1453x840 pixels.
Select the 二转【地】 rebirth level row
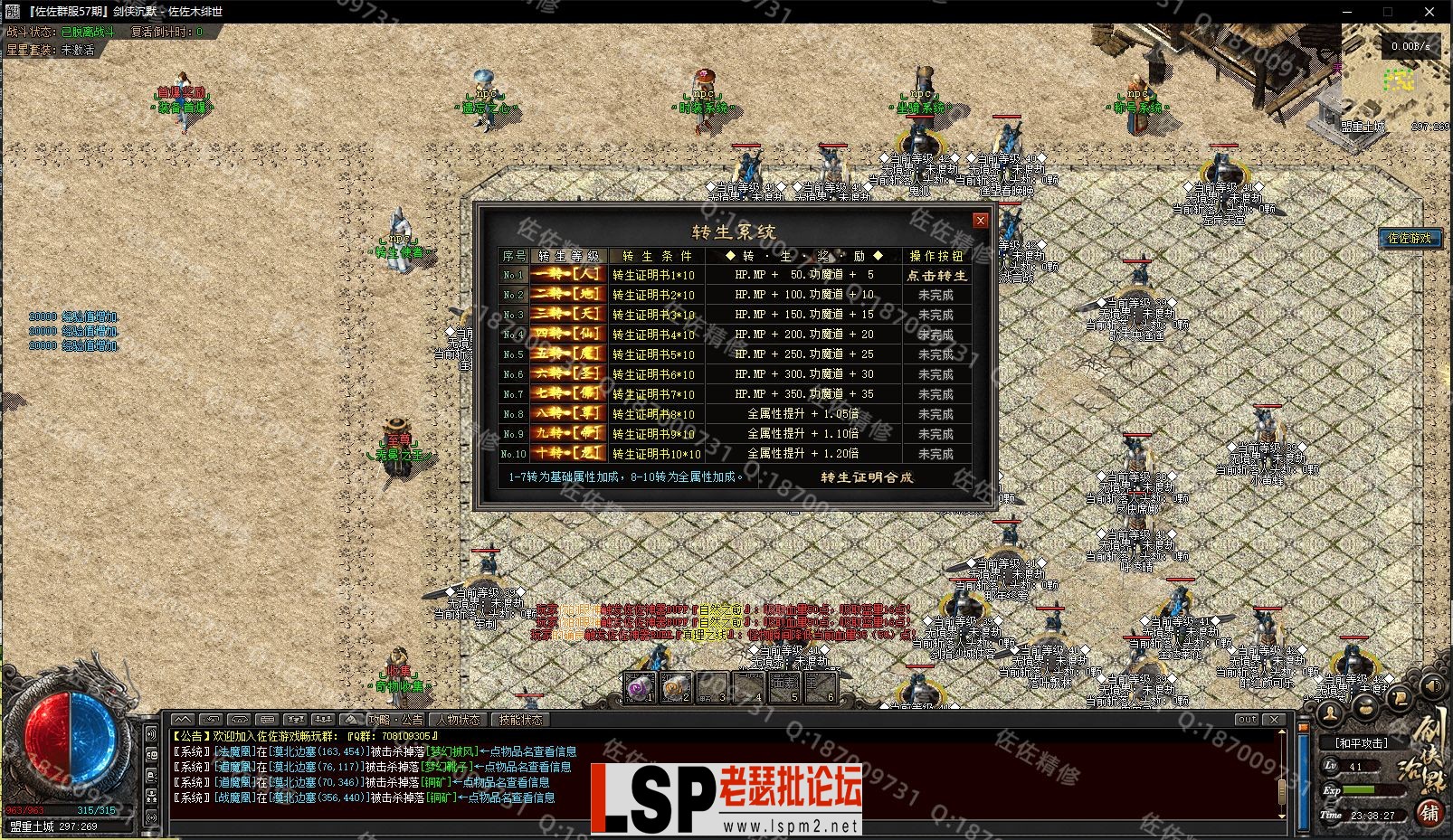568,295
